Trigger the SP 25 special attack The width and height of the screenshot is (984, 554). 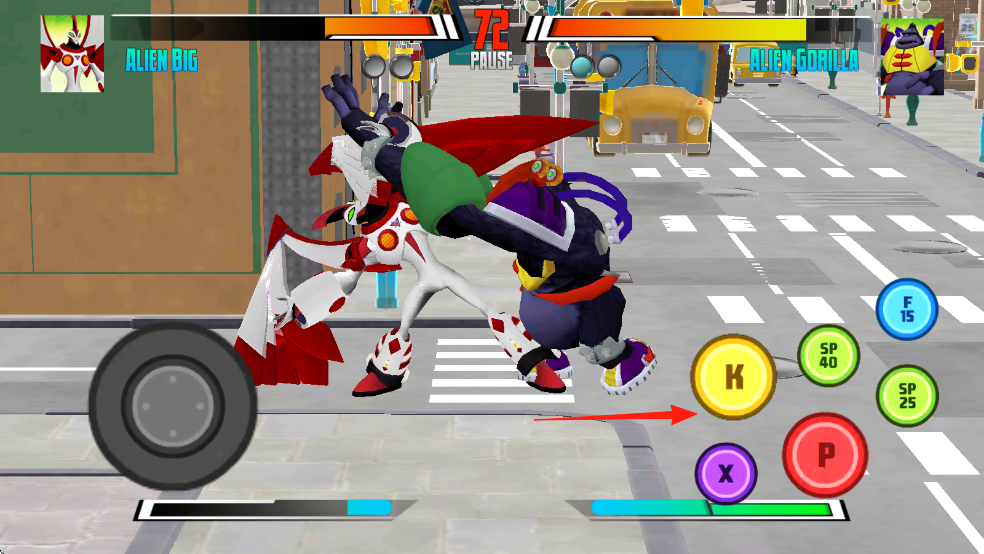tap(907, 396)
